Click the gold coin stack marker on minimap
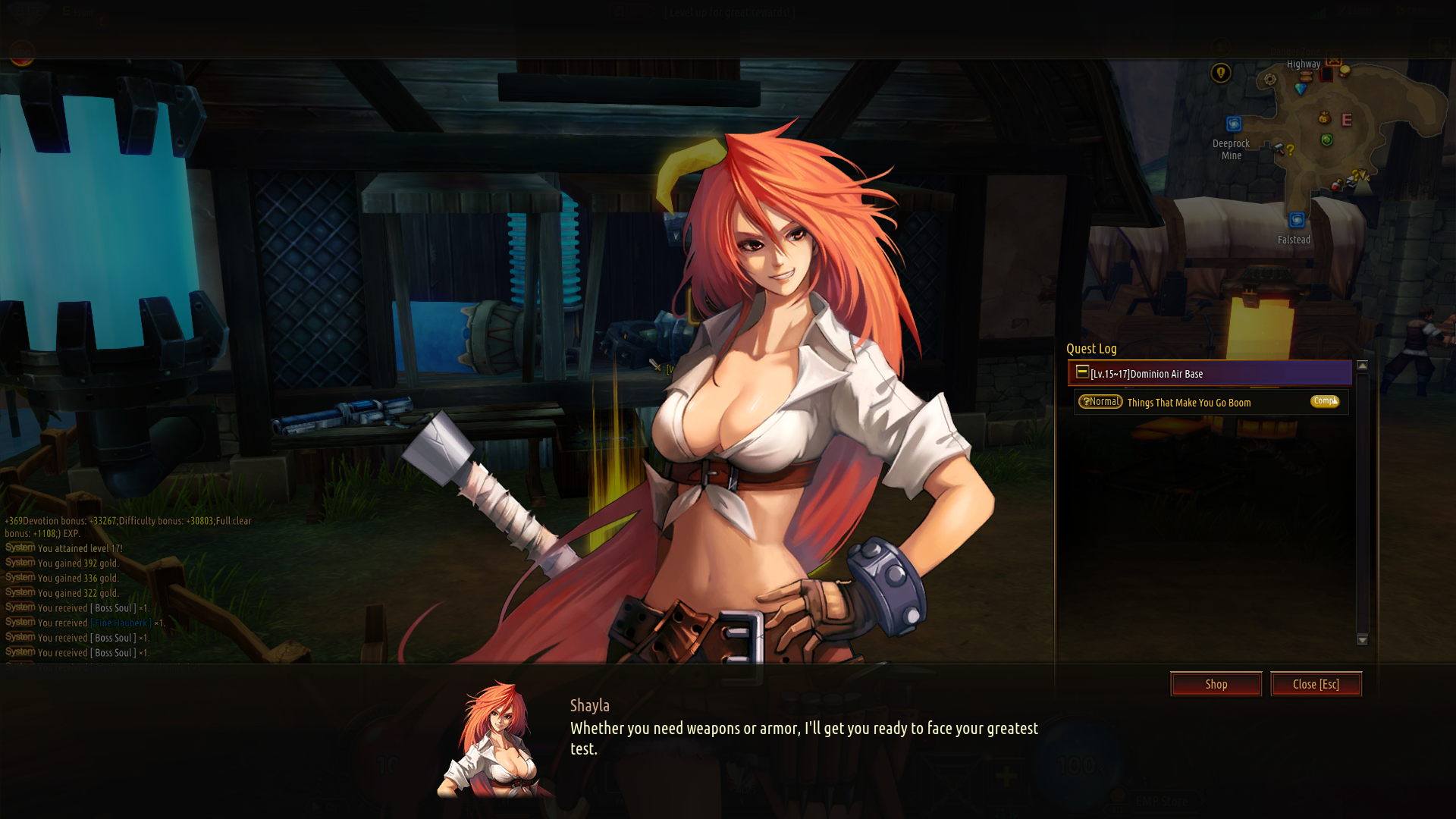Viewport: 1456px width, 819px height. point(1345,71)
